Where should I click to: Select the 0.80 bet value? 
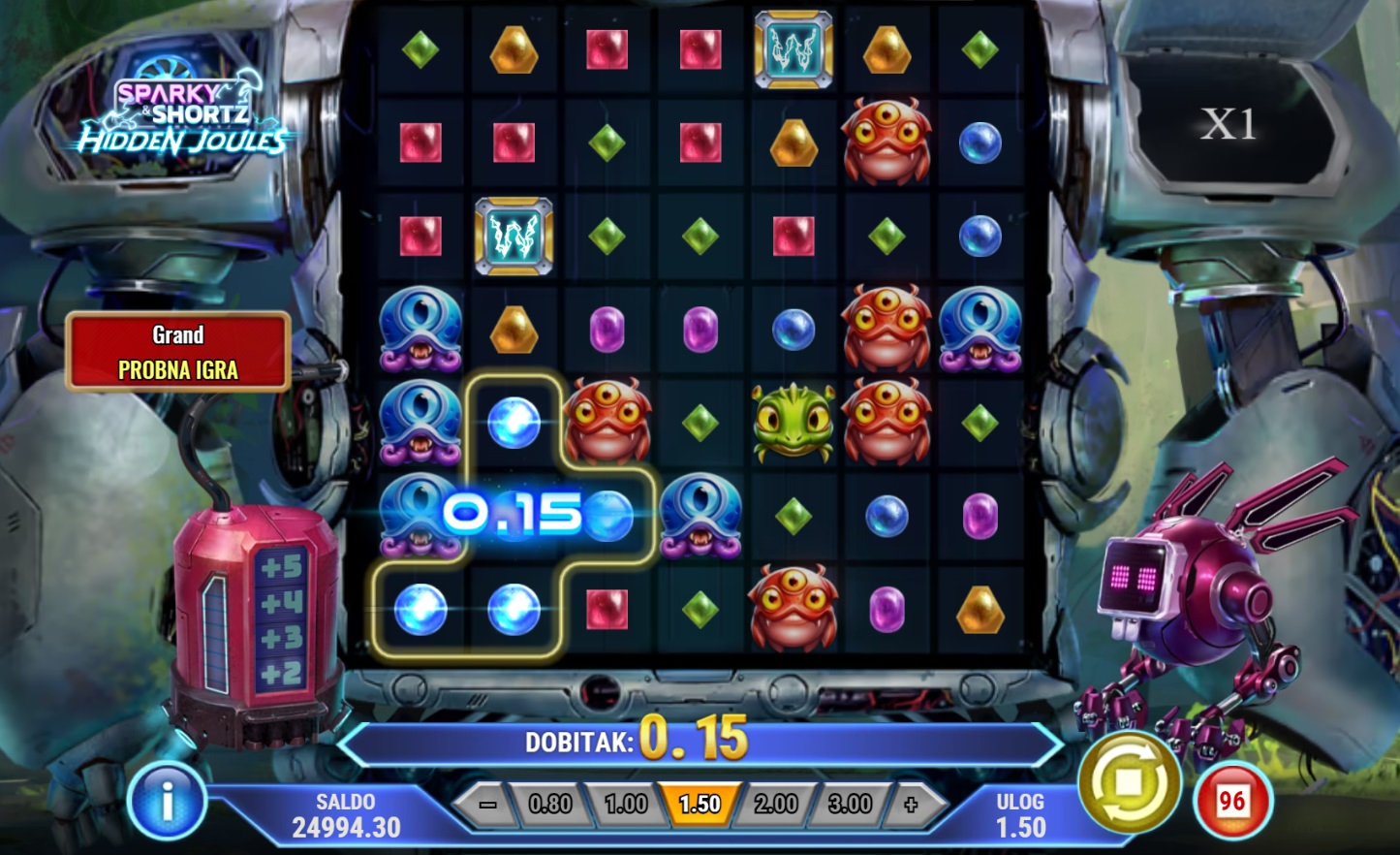pos(550,805)
